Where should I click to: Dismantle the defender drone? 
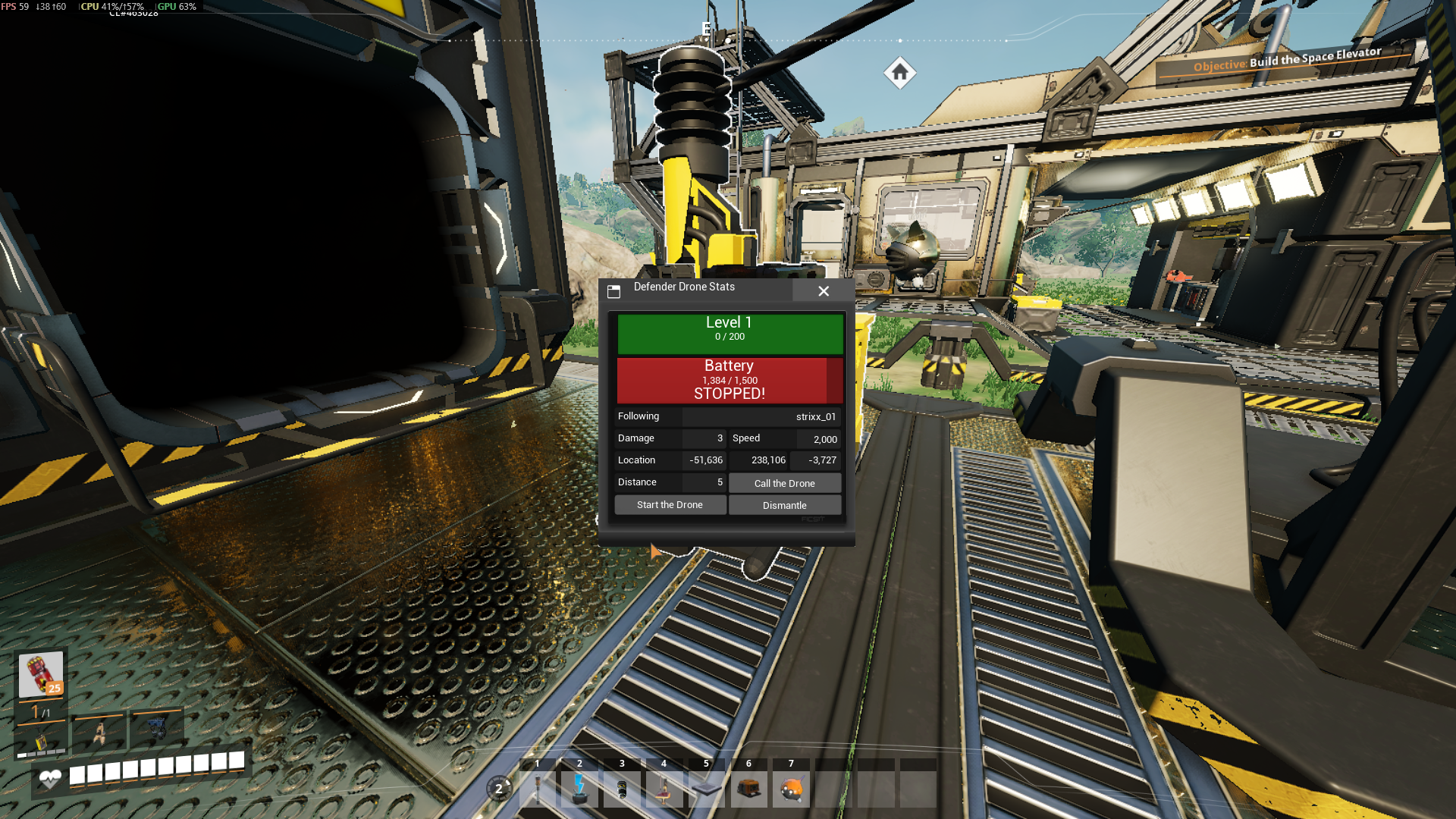point(784,506)
